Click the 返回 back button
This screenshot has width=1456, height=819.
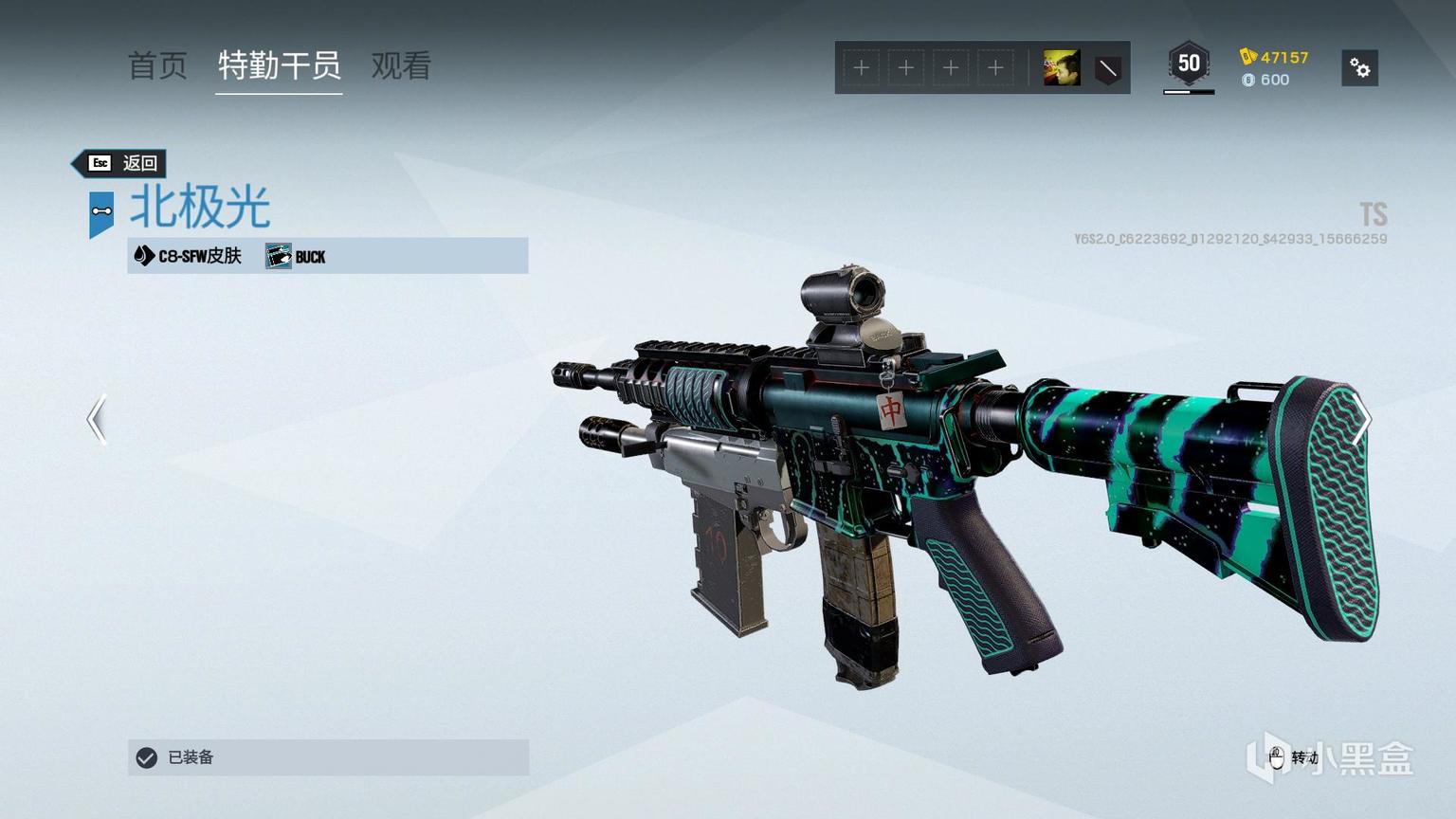pos(120,163)
